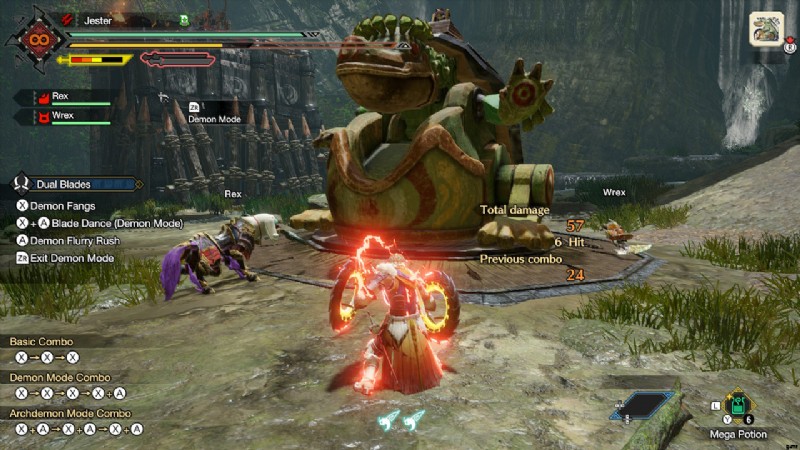Select the Demon Fangs move entry
The height and width of the screenshot is (450, 800).
[x=60, y=204]
